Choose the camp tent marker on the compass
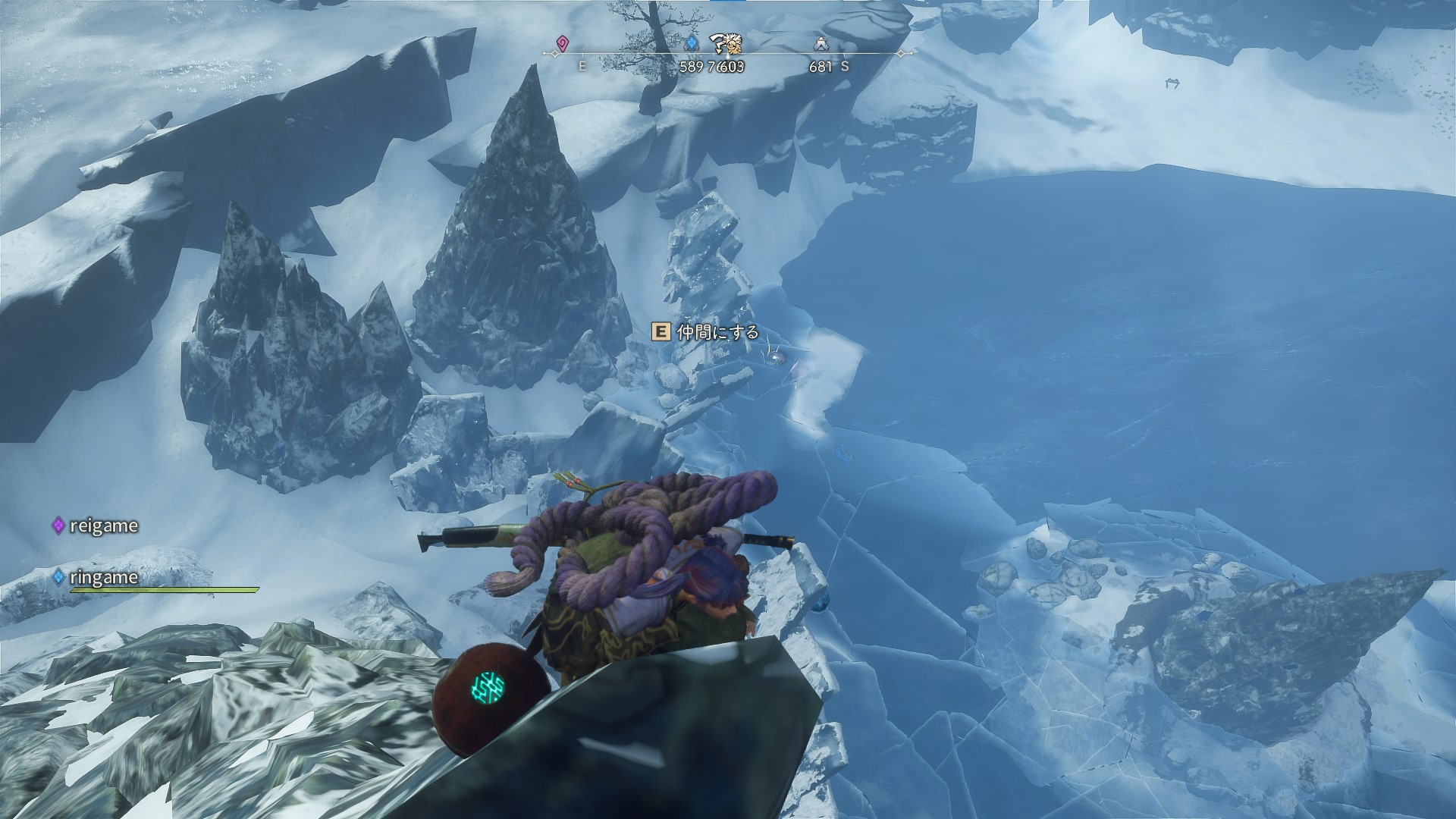This screenshot has width=1456, height=819. (x=821, y=45)
